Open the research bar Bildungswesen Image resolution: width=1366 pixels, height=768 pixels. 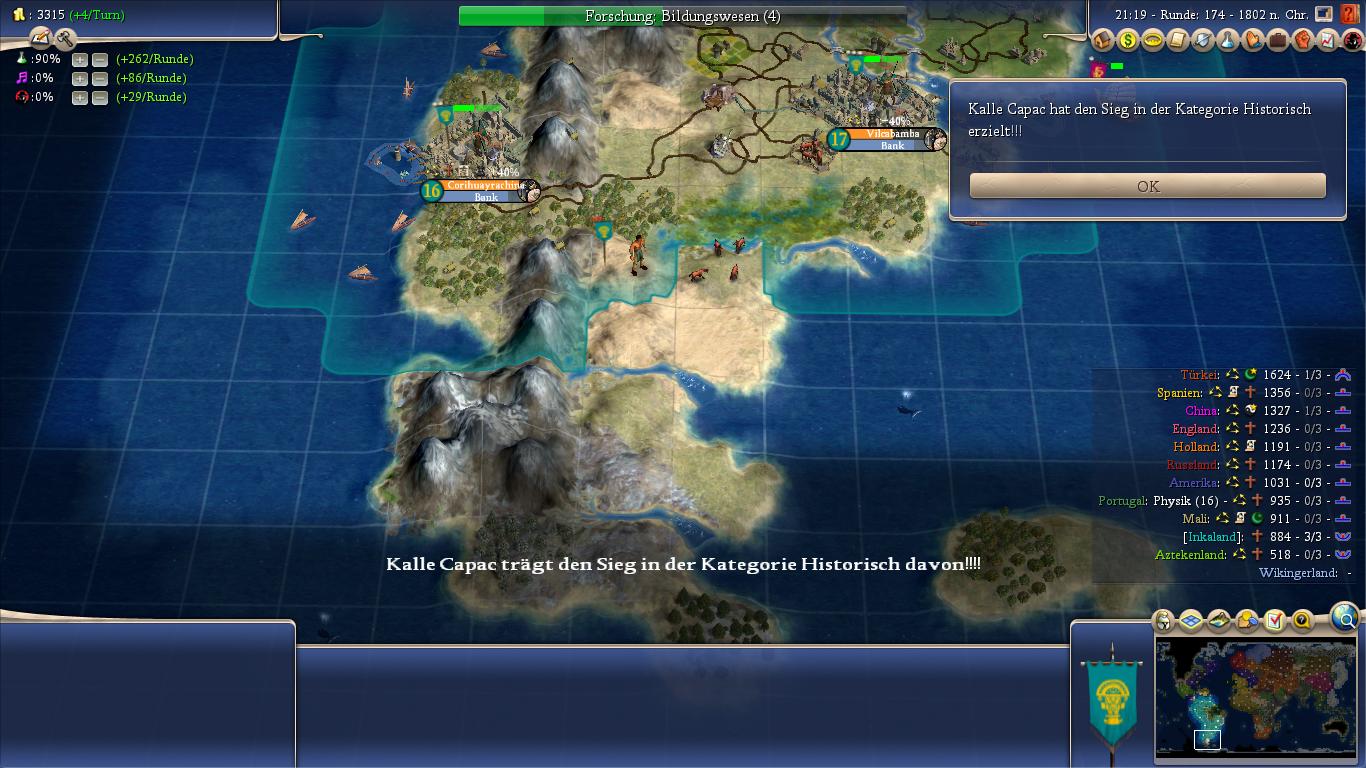(682, 16)
